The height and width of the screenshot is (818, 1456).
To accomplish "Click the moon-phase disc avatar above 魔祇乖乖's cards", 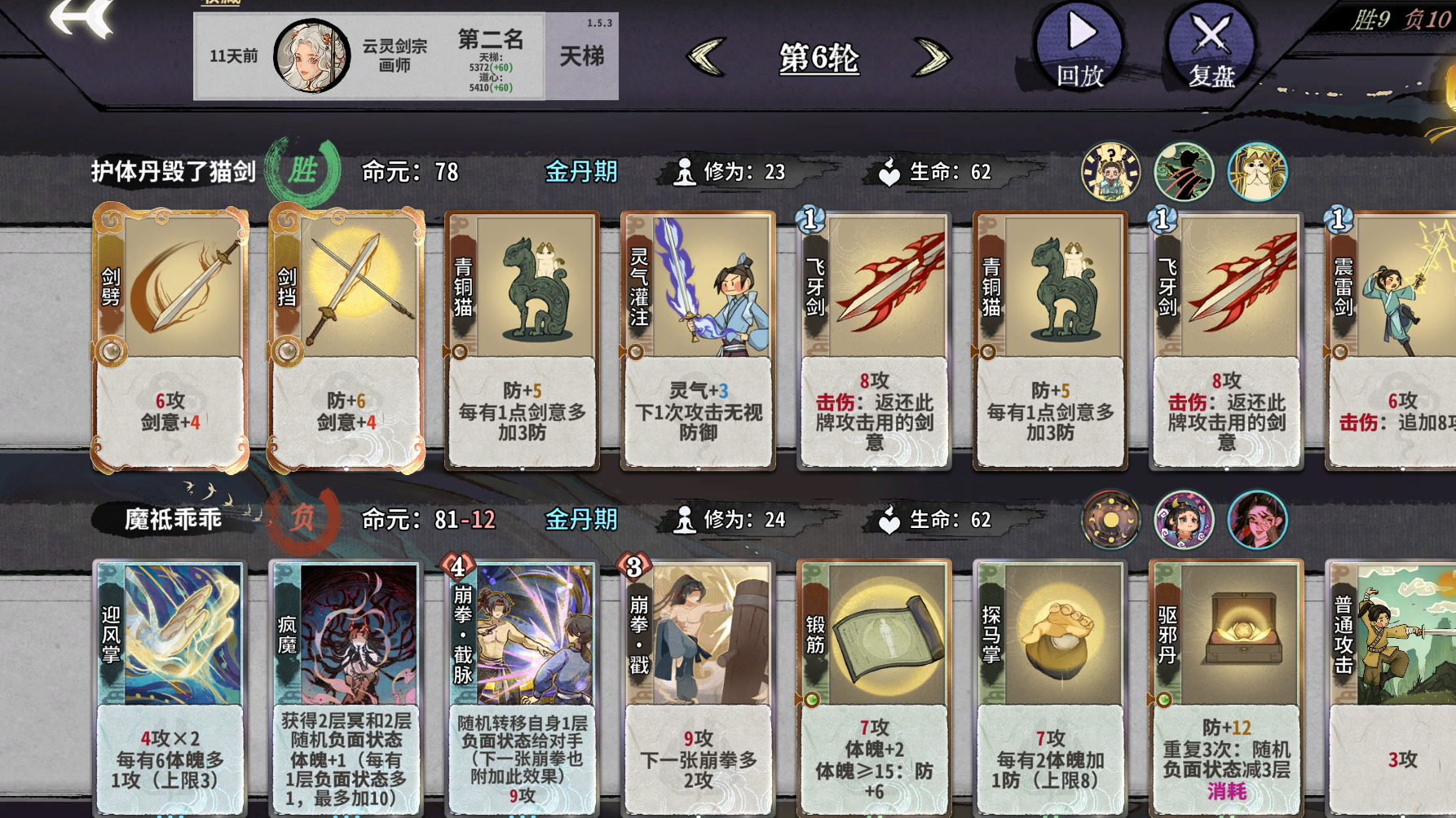I will coord(1109,520).
